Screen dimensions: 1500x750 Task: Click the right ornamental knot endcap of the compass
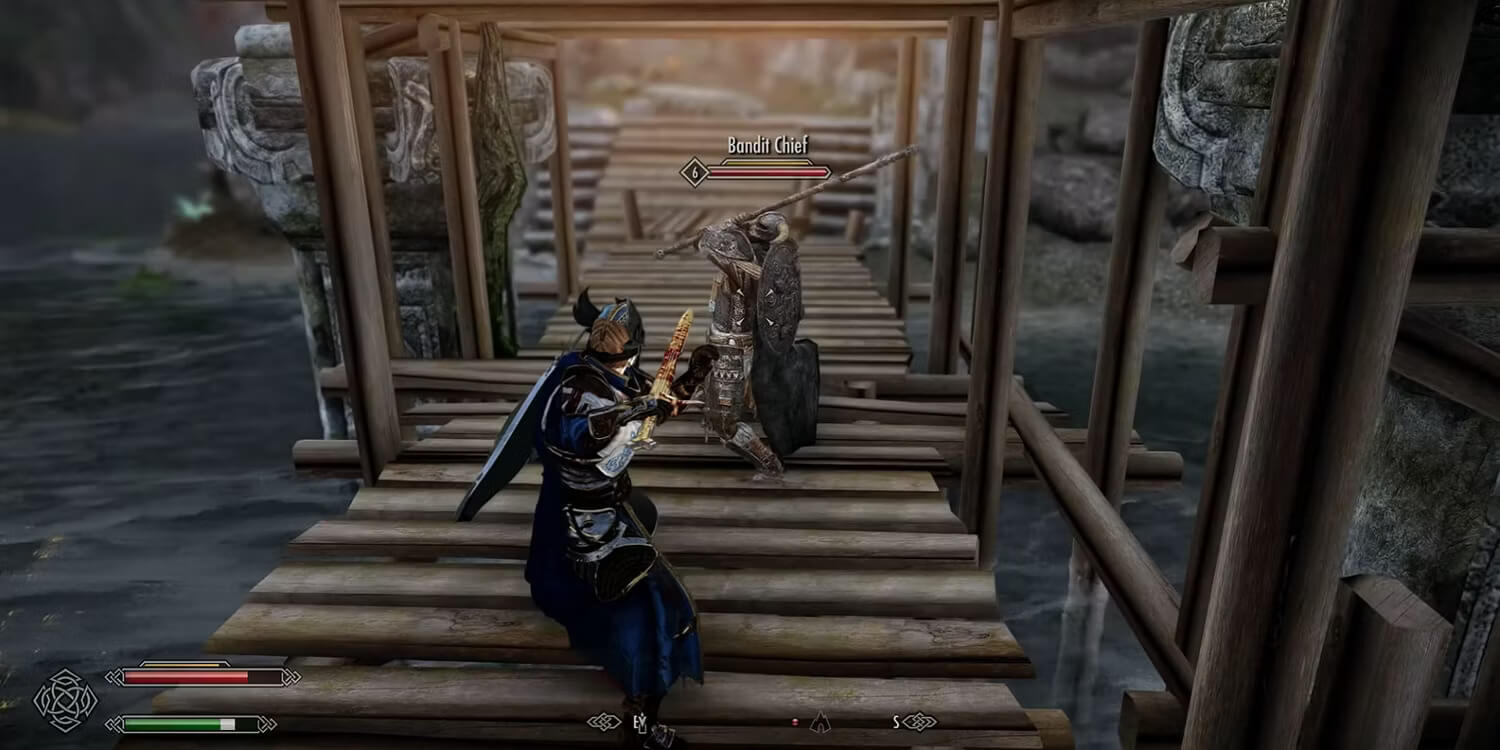coord(919,721)
